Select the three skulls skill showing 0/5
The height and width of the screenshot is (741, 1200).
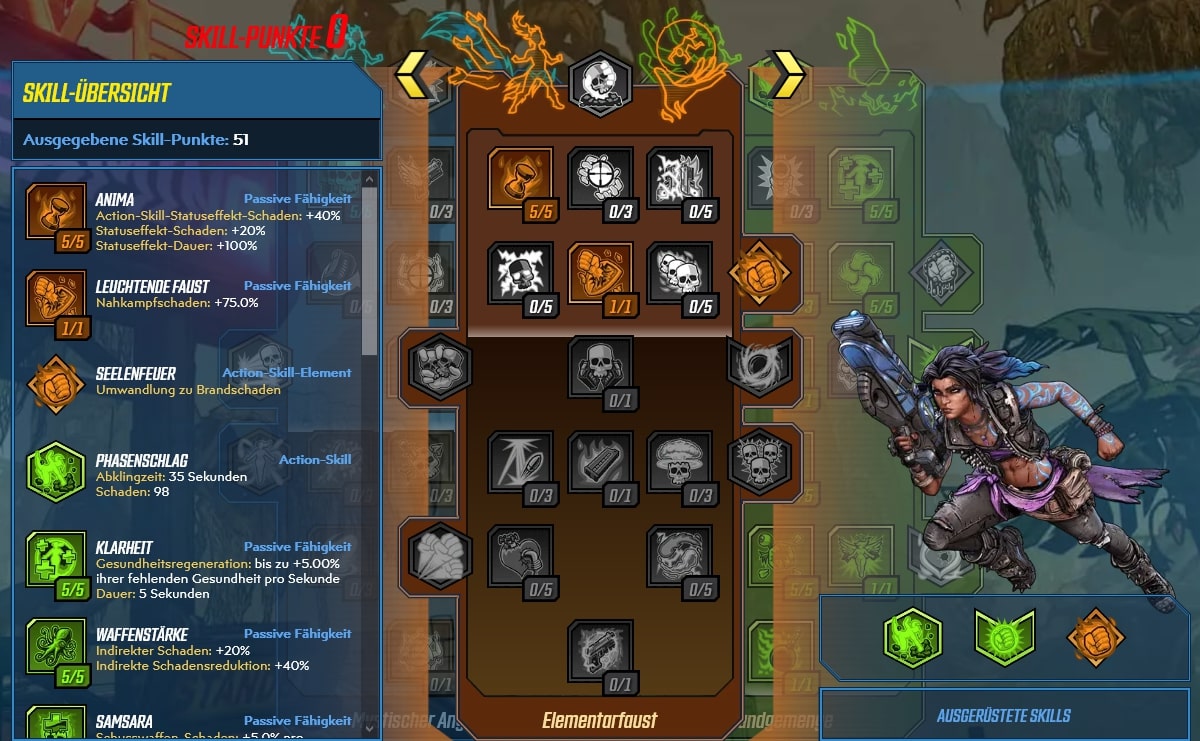pos(679,275)
